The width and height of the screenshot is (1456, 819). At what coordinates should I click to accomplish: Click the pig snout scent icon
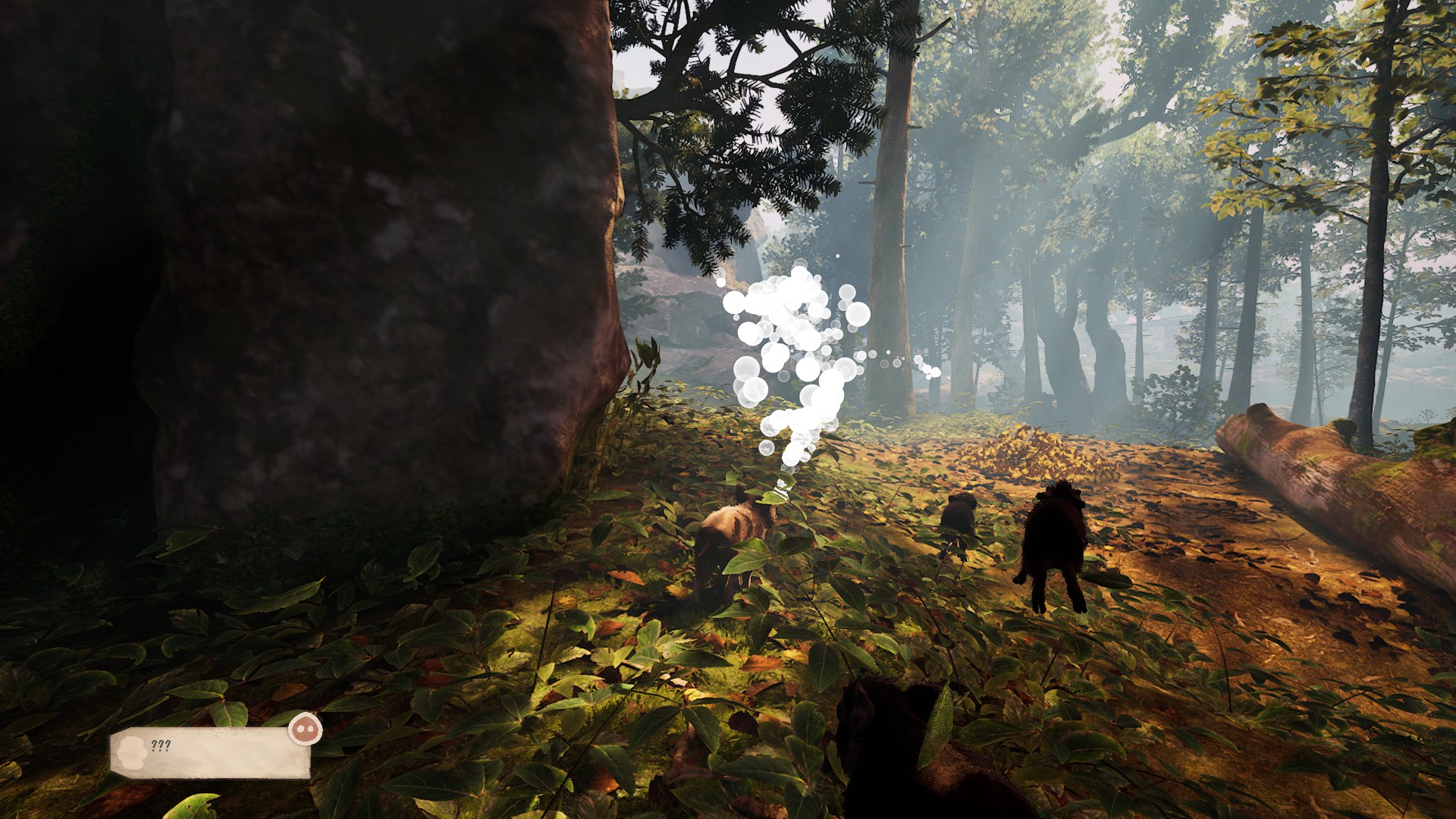[x=305, y=730]
